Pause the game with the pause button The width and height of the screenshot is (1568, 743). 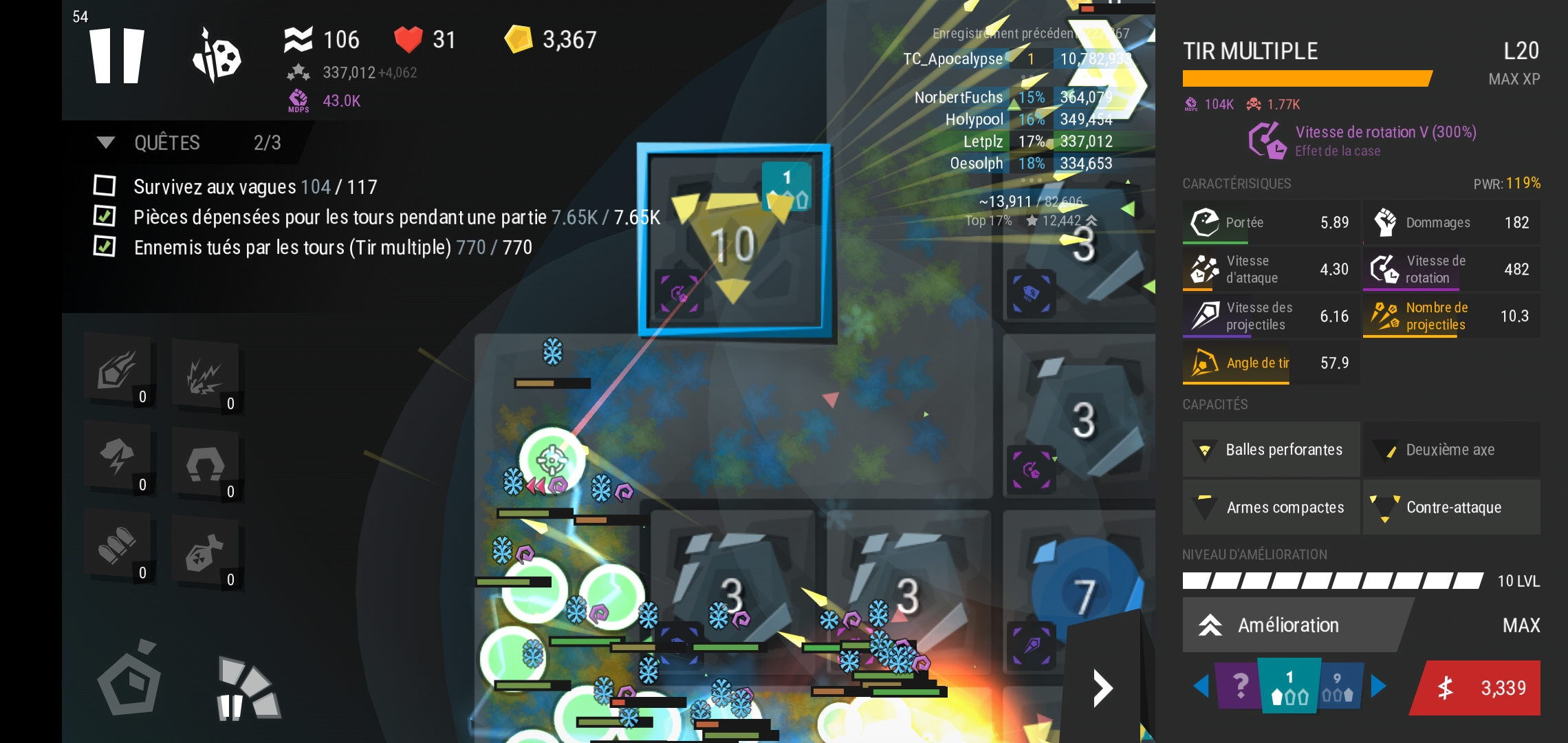coord(117,56)
